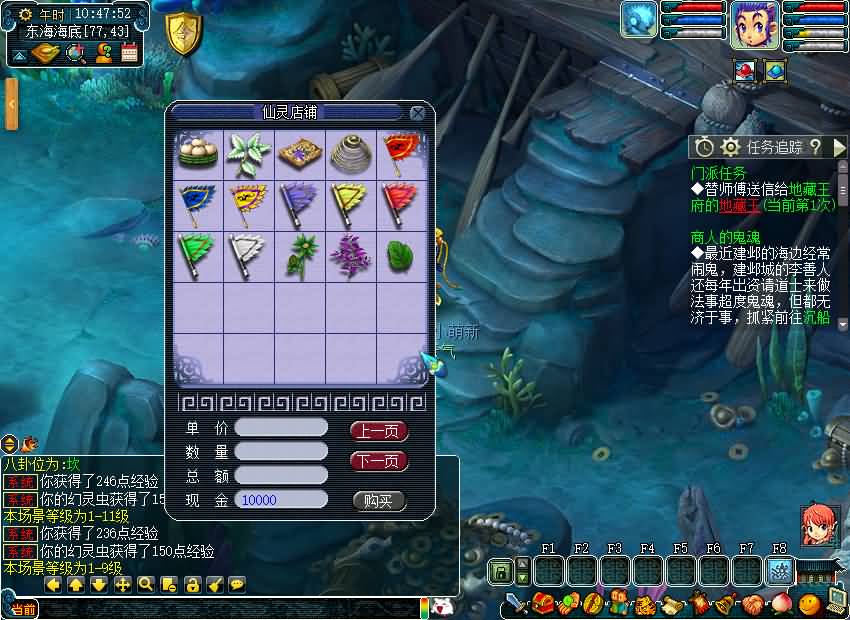Click the 数量 quantity input field

point(281,452)
